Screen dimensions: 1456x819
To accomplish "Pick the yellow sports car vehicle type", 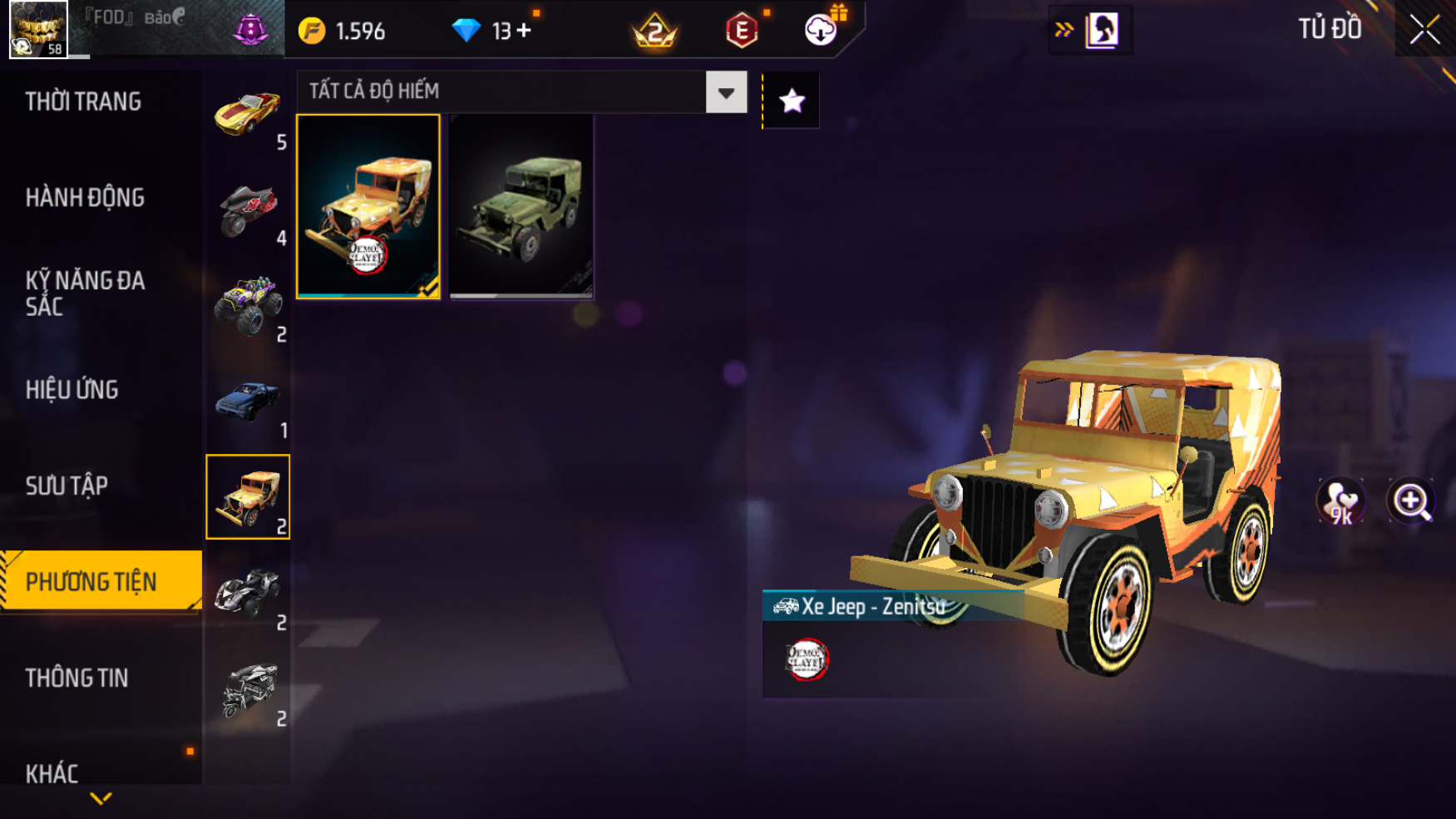I will pos(248,114).
